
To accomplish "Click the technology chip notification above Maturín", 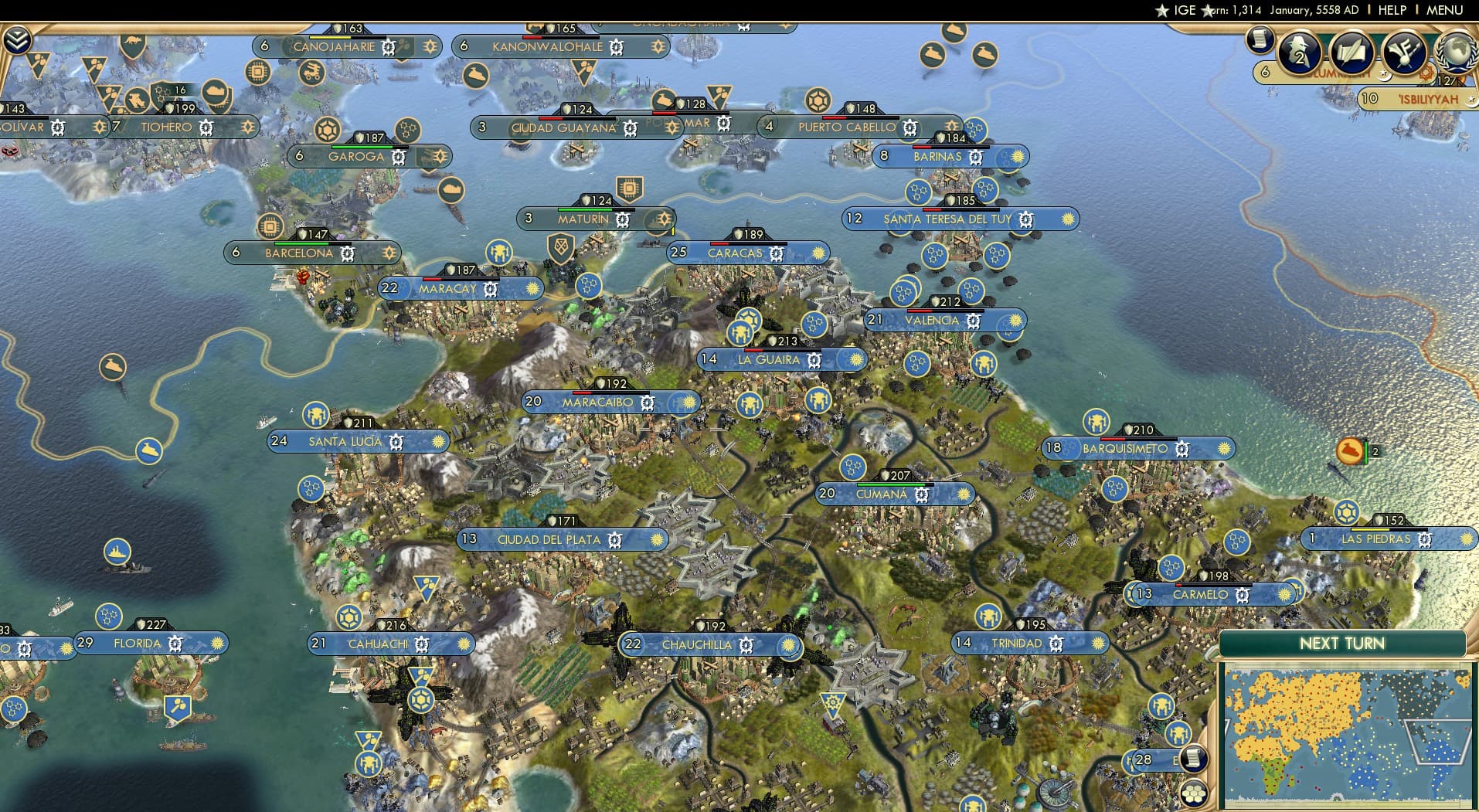I will pyautogui.click(x=631, y=188).
